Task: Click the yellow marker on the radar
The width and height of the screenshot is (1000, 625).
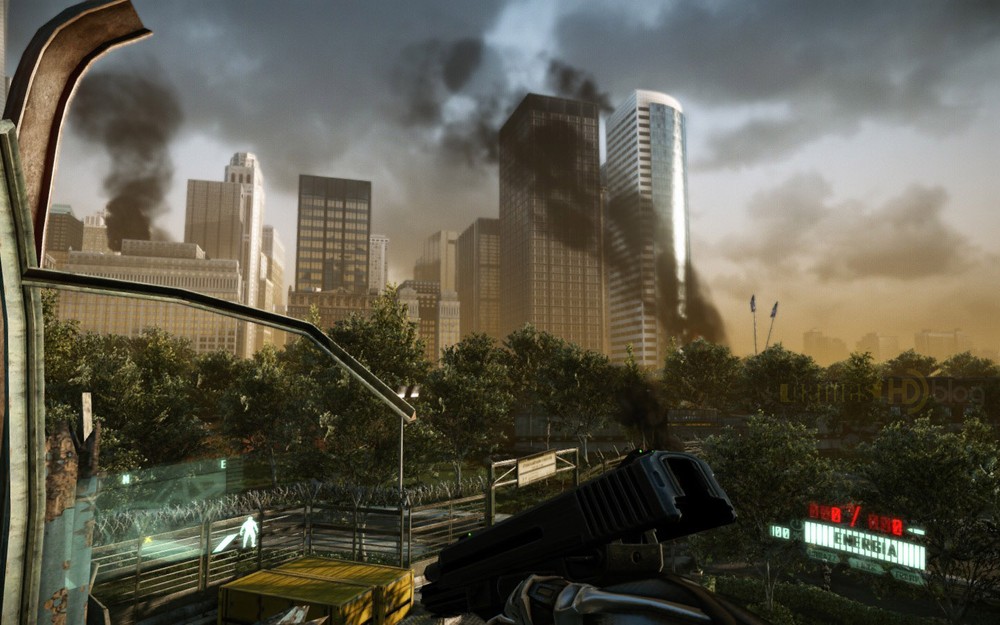Action: [x=148, y=541]
